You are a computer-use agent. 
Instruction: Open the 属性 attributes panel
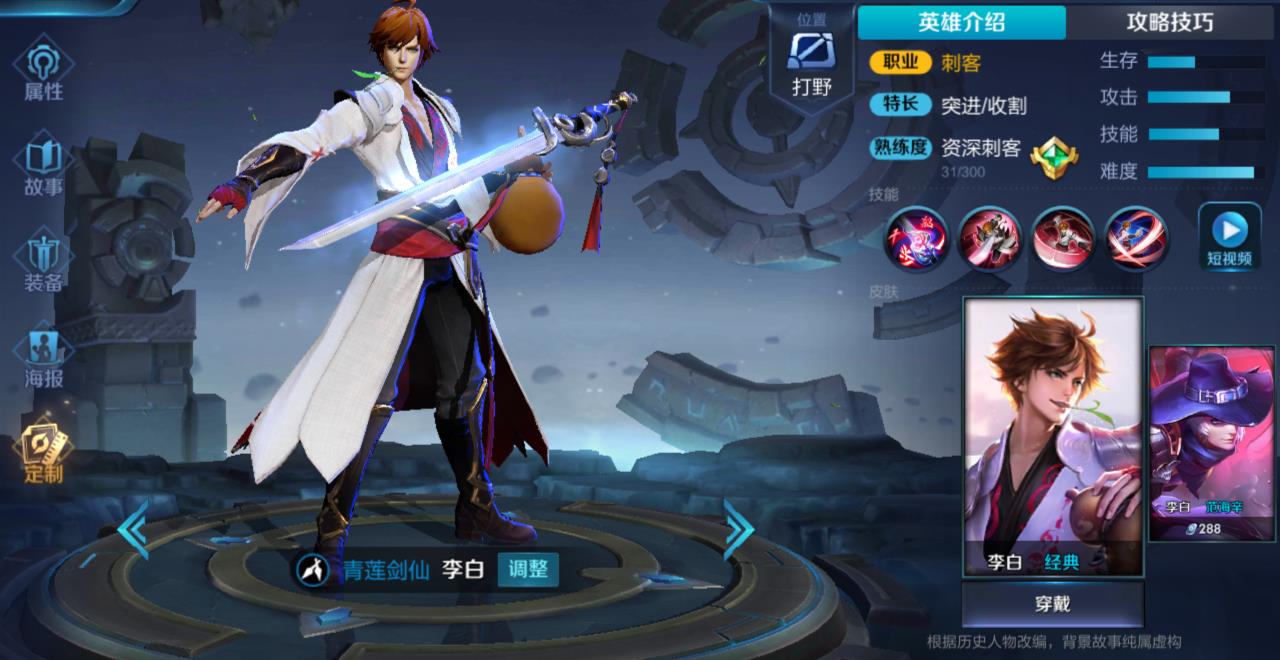click(43, 70)
